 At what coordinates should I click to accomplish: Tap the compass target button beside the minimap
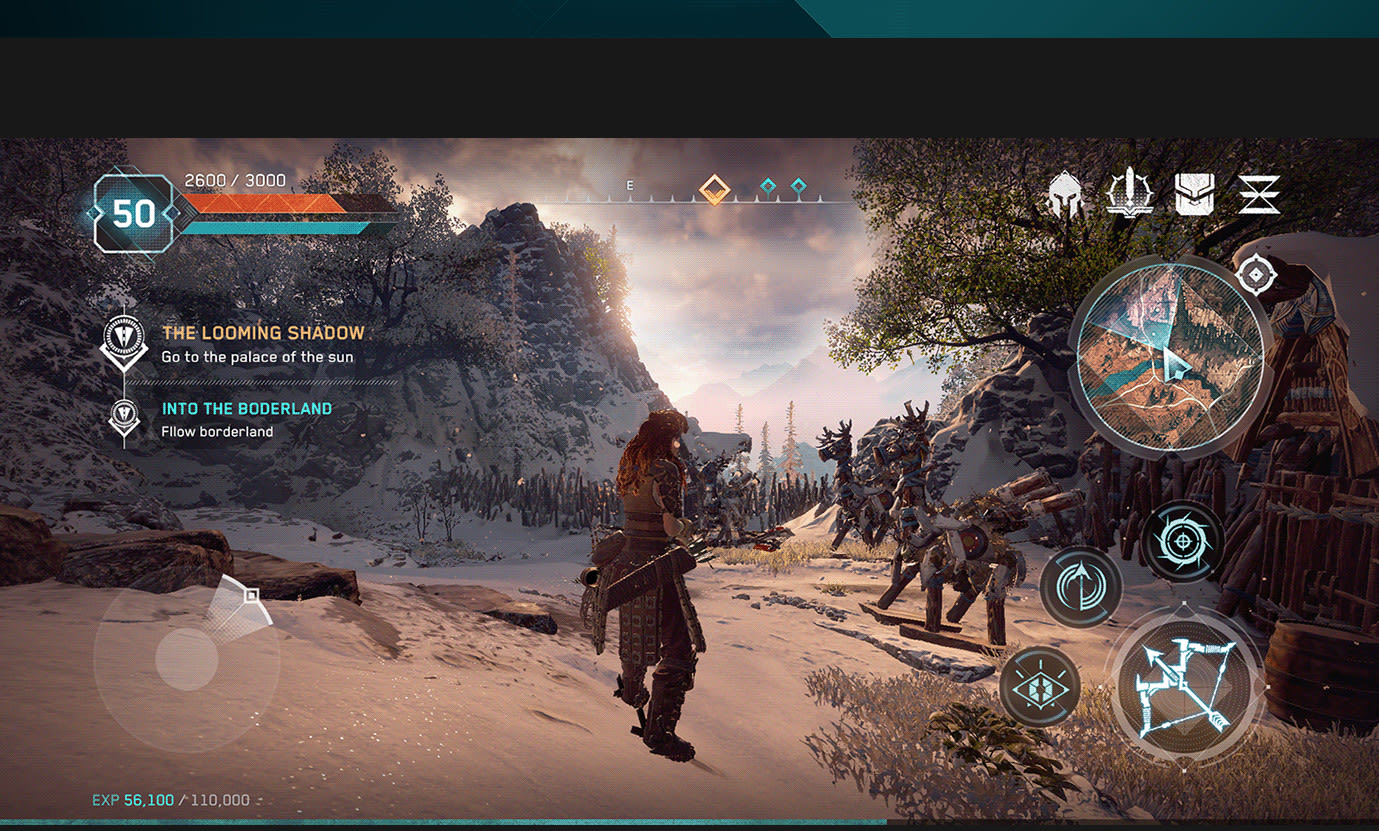point(1255,274)
